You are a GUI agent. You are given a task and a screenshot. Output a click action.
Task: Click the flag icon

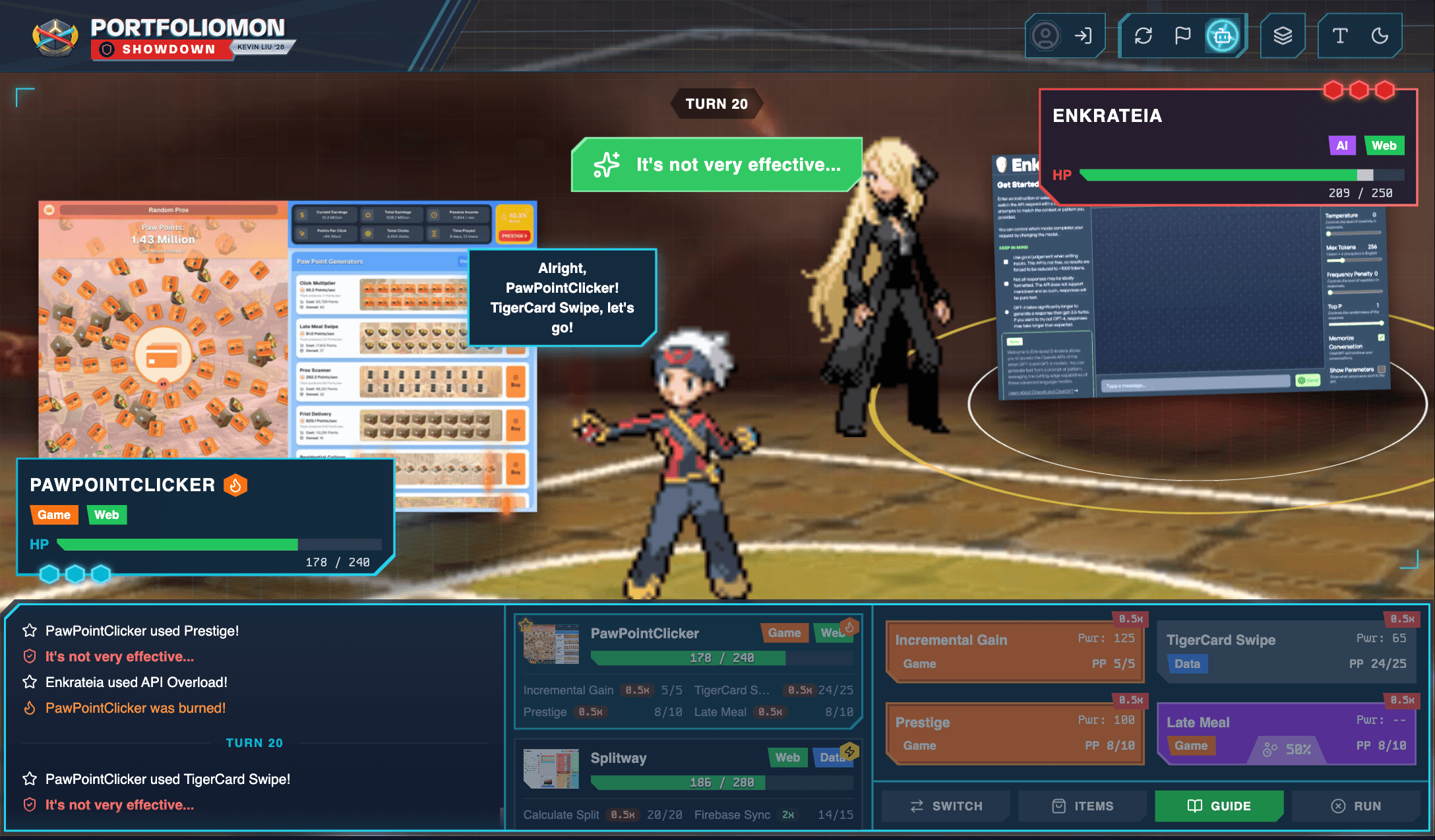[x=1182, y=36]
